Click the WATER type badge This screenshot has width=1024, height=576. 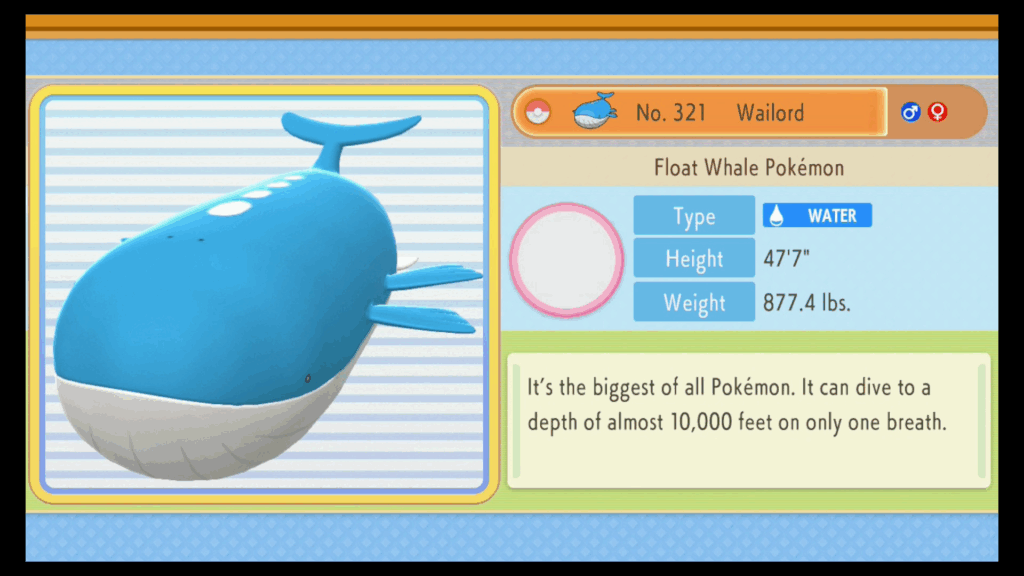click(x=817, y=215)
